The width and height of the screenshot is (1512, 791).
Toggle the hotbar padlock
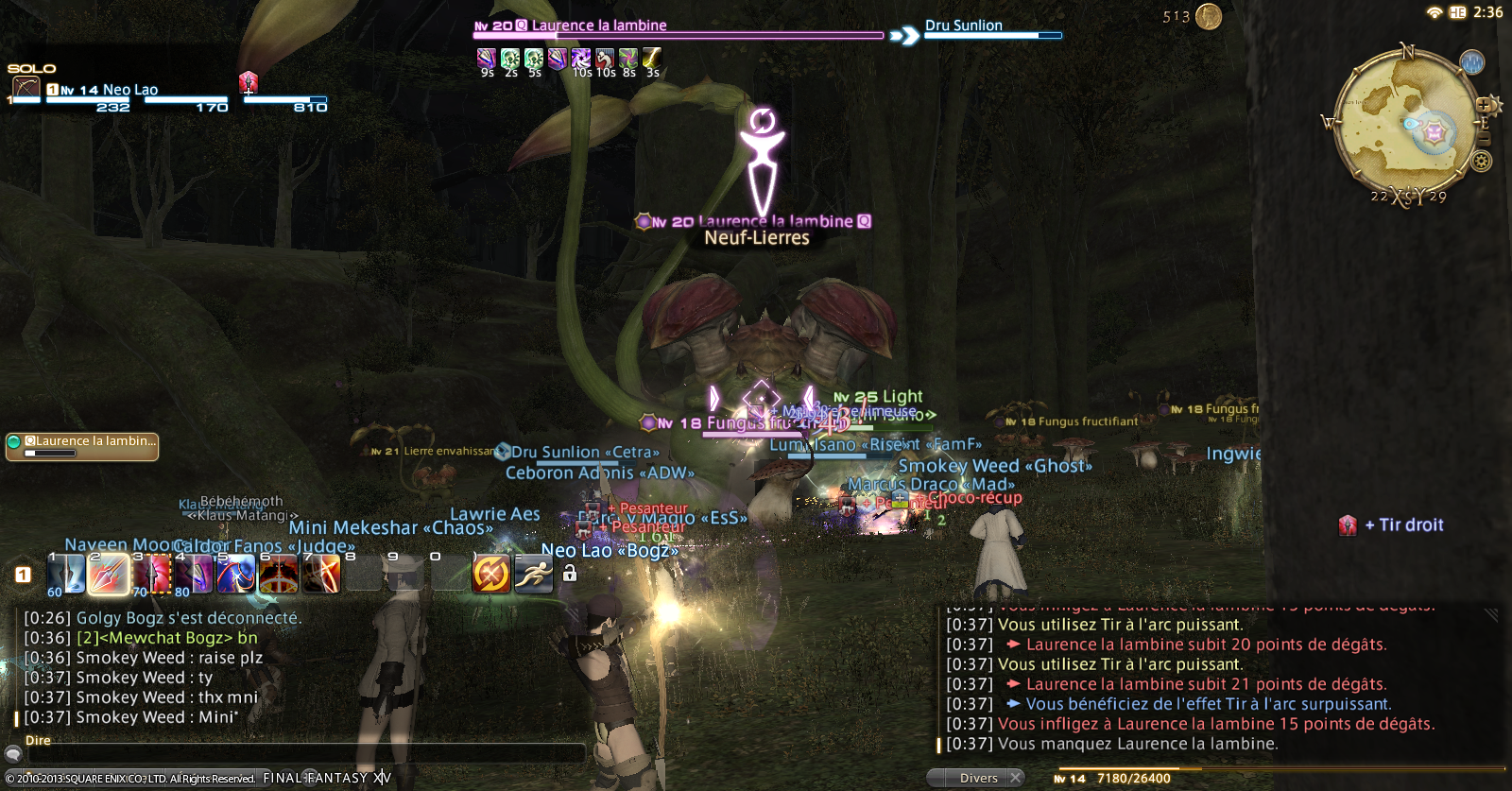(570, 573)
